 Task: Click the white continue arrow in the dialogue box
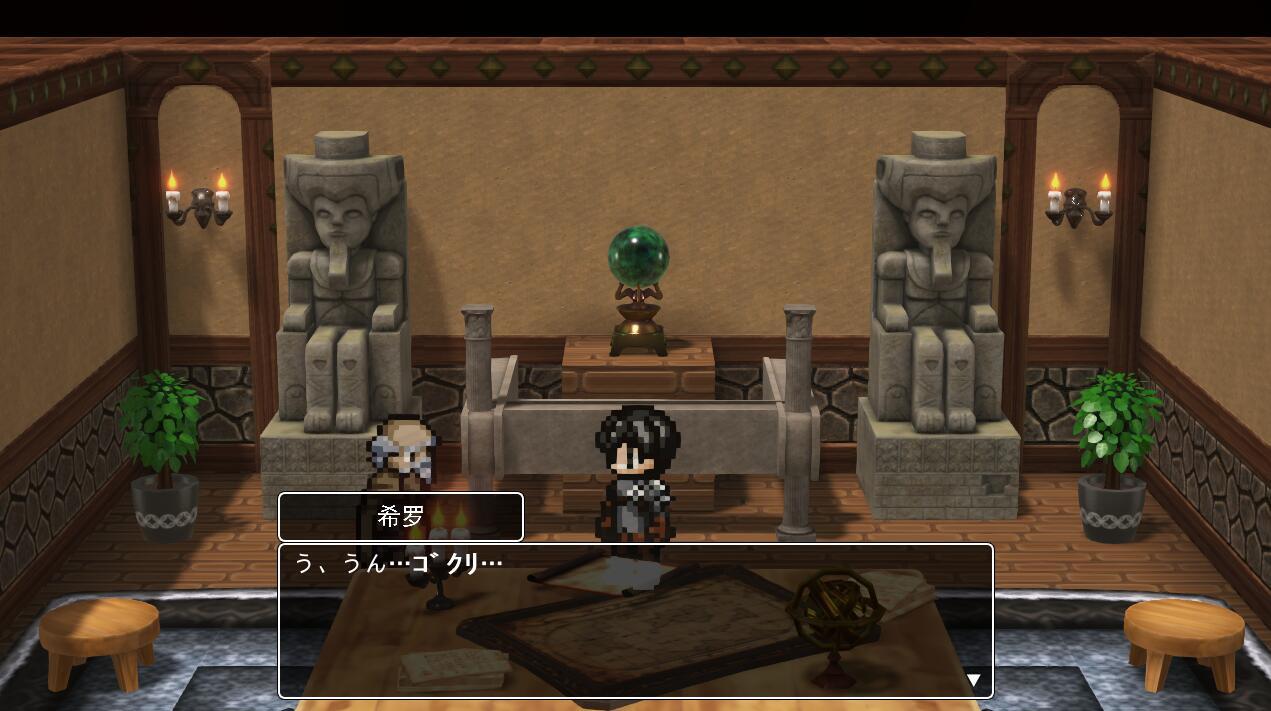tap(974, 681)
